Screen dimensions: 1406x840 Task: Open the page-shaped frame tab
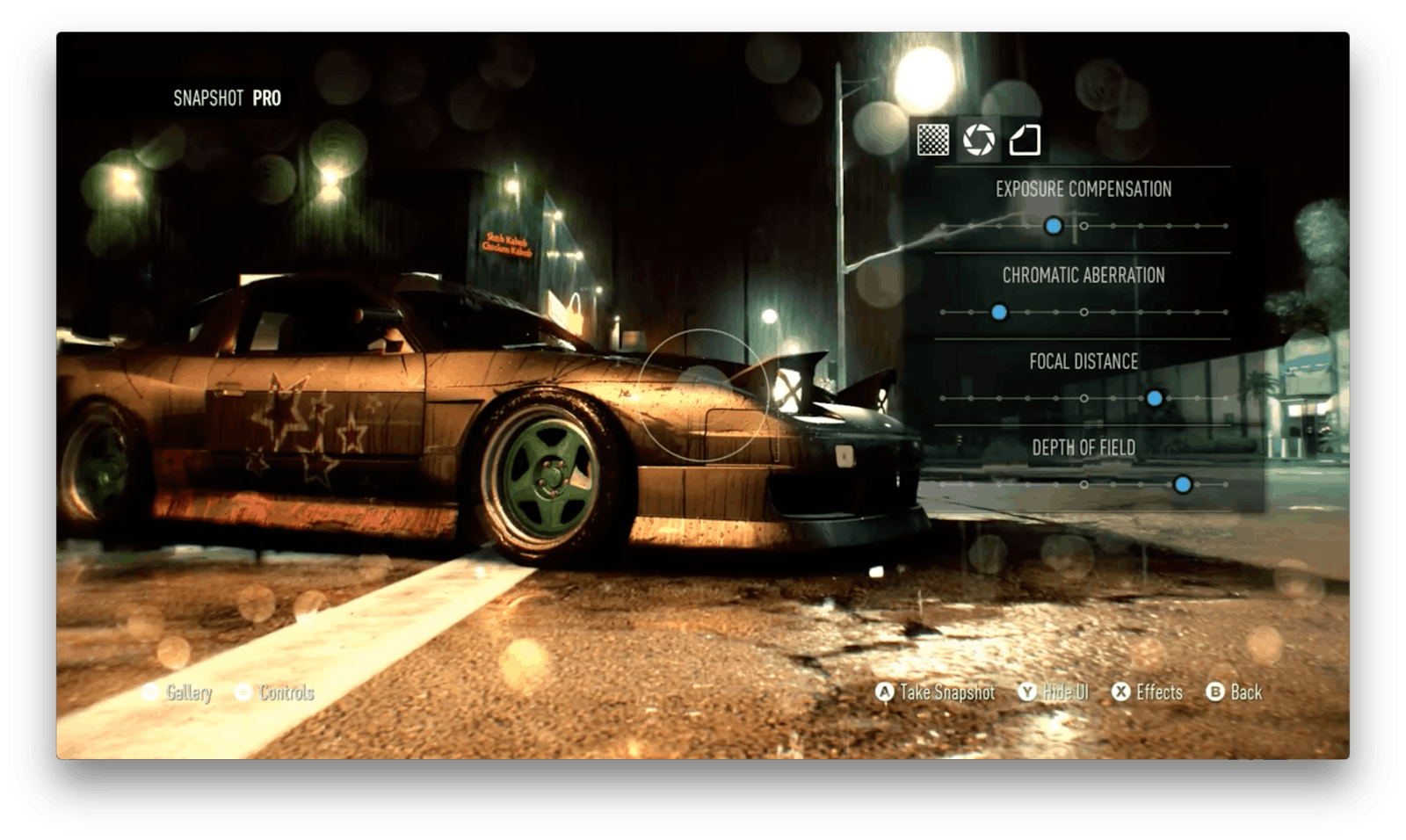pyautogui.click(x=1025, y=140)
